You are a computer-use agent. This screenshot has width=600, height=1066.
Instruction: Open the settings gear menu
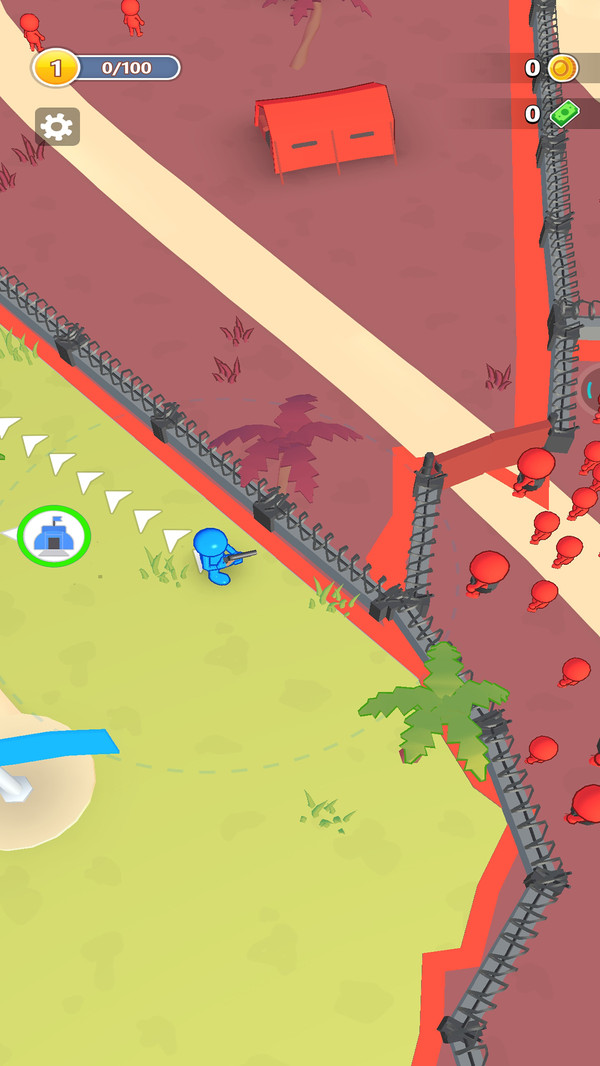point(57,127)
